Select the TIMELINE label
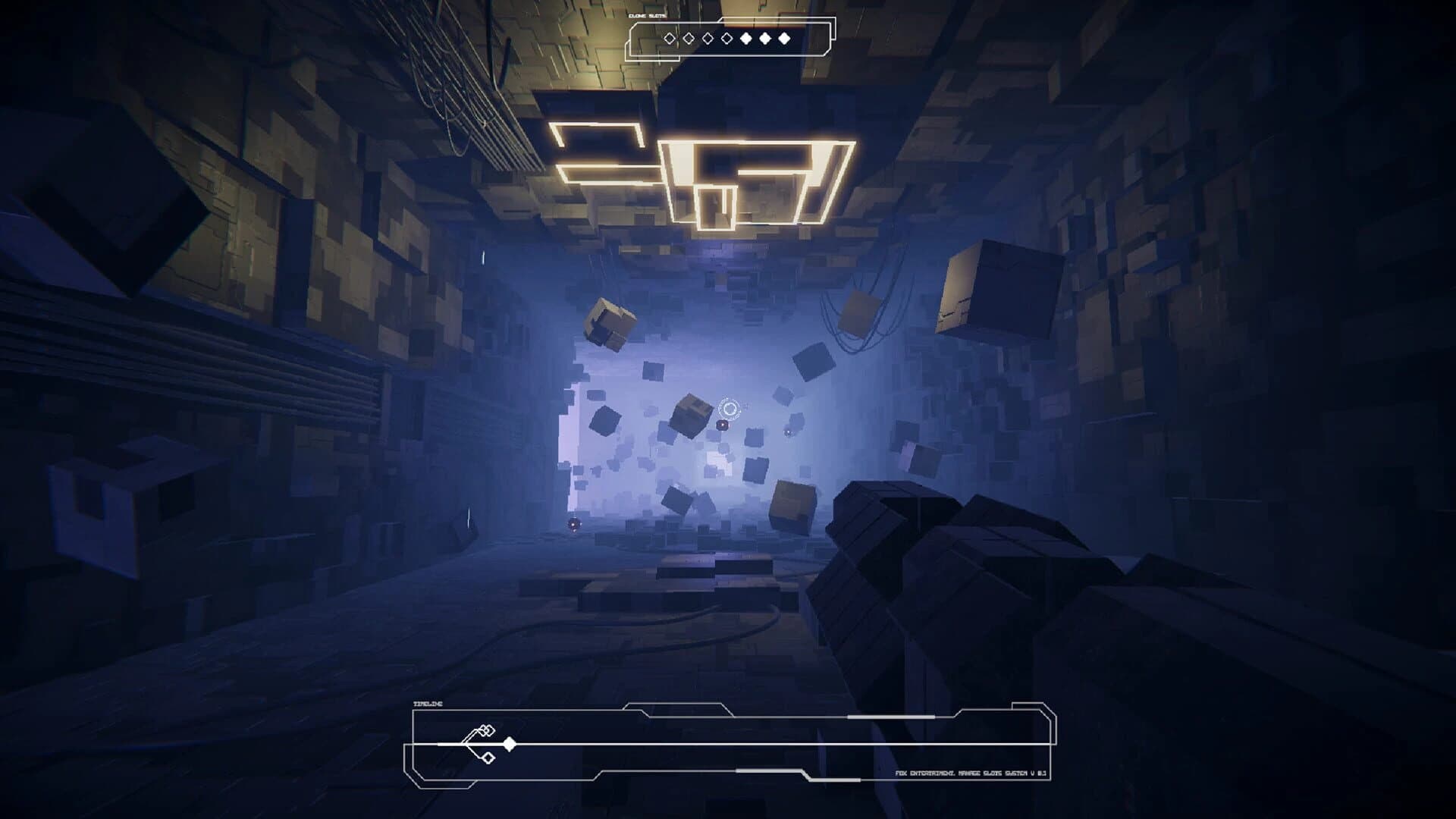The width and height of the screenshot is (1456, 819). [x=428, y=703]
